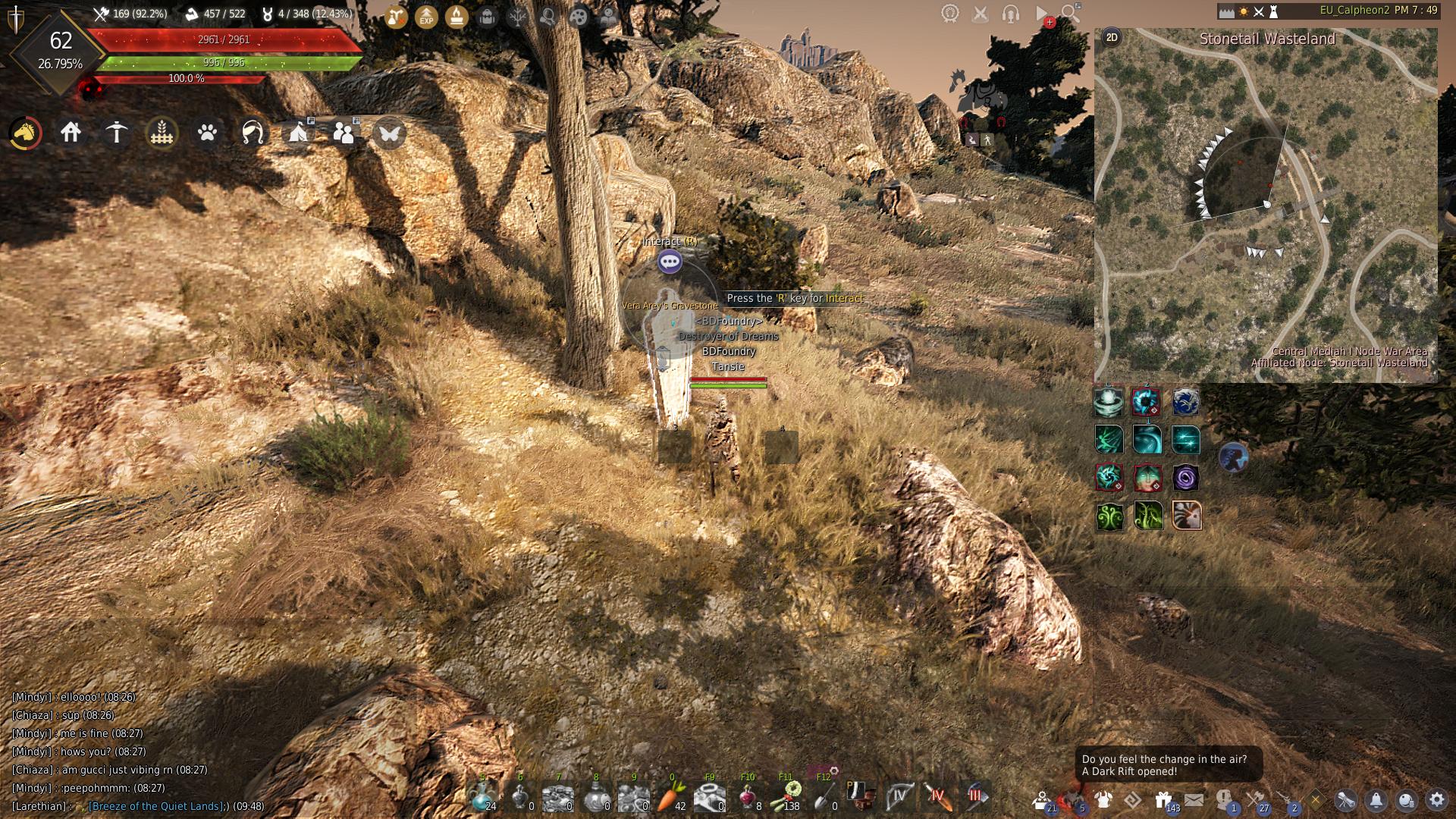Use the blue potion quick slot
Viewport: 1456px width, 819px height.
[x=482, y=797]
